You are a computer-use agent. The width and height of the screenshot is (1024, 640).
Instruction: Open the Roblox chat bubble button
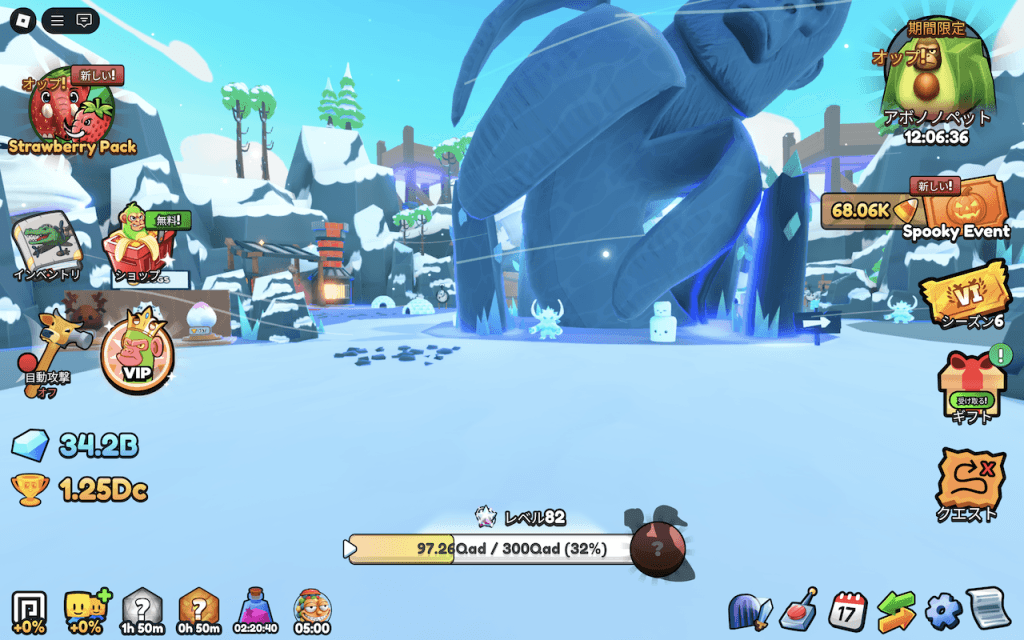pos(84,20)
